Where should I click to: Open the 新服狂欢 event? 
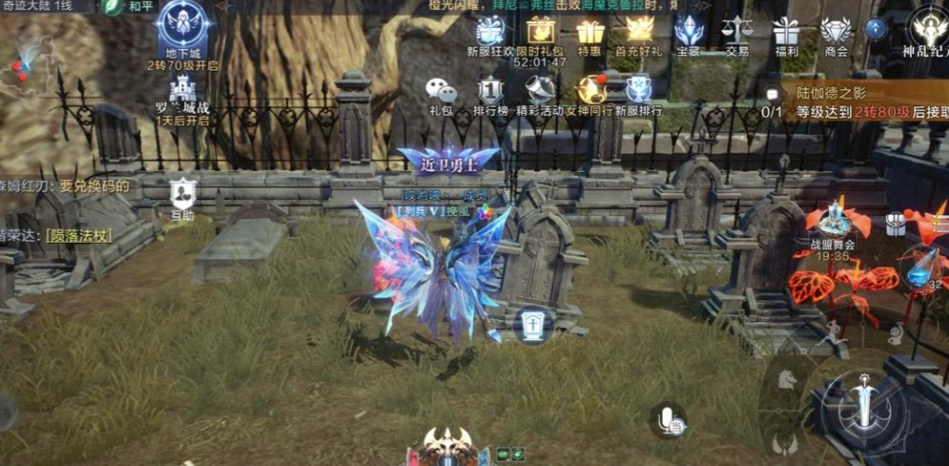pyautogui.click(x=490, y=33)
